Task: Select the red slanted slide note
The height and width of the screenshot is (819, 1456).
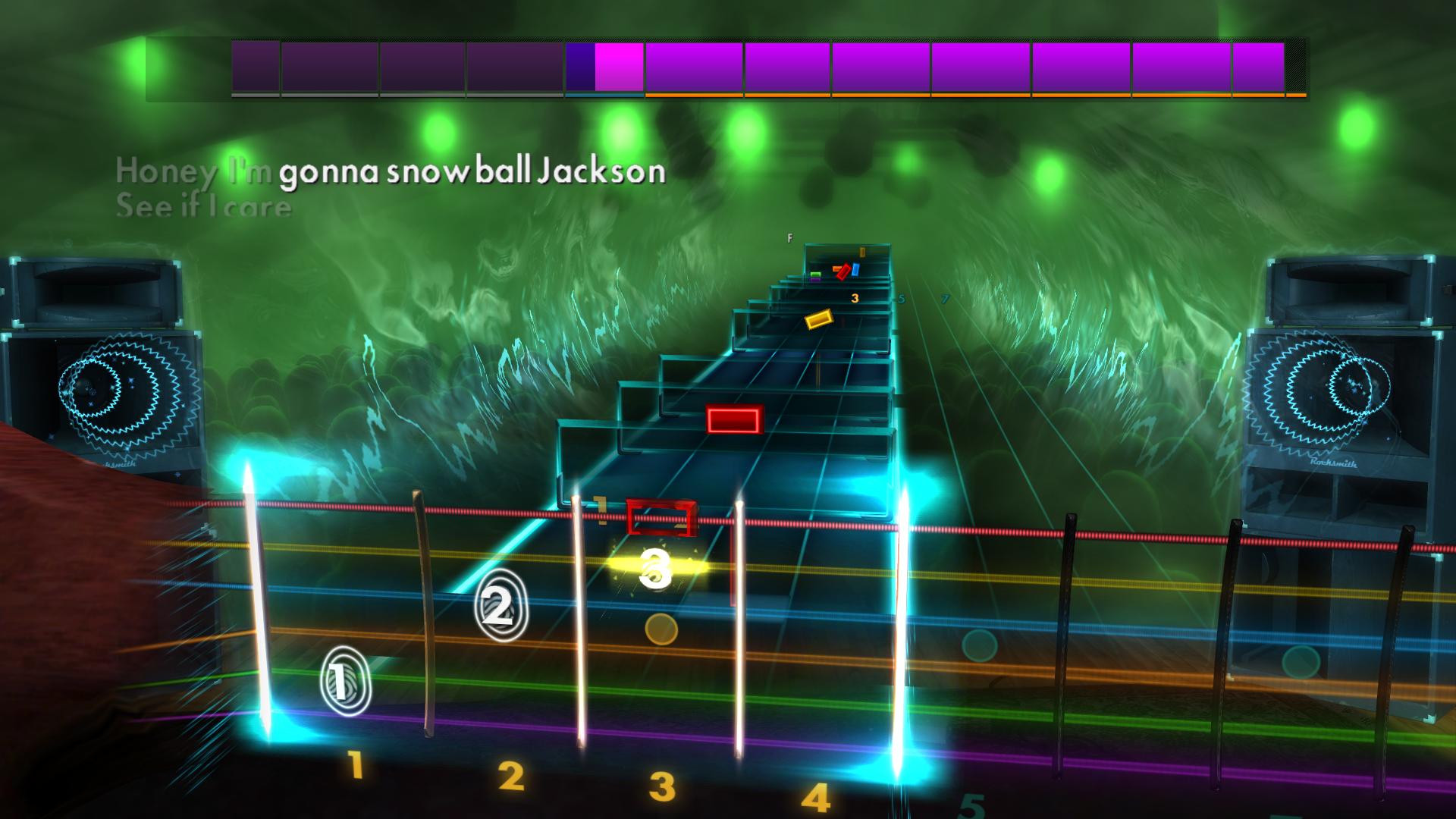Action: [x=843, y=271]
